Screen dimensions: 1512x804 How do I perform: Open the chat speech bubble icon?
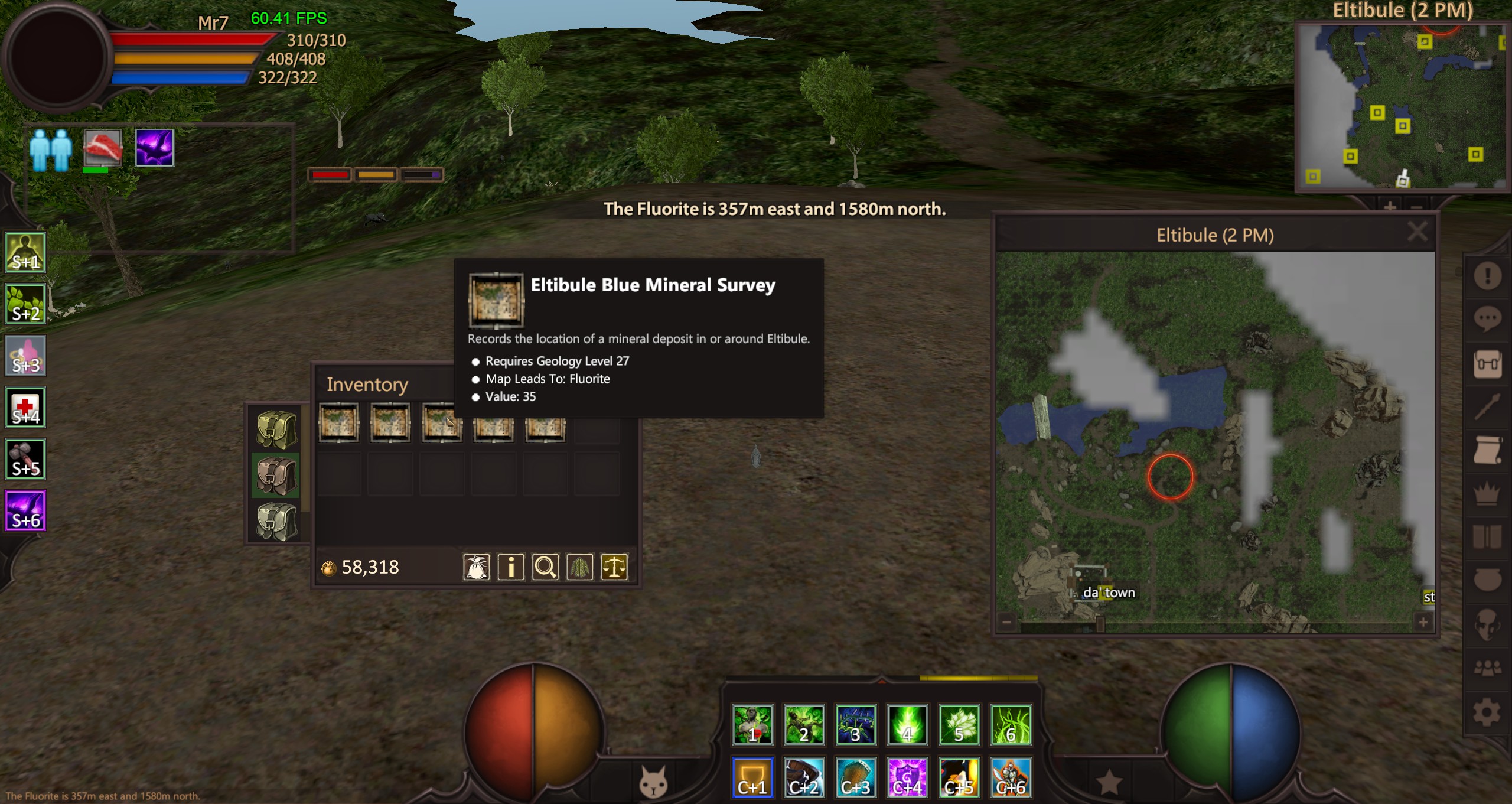click(1487, 320)
